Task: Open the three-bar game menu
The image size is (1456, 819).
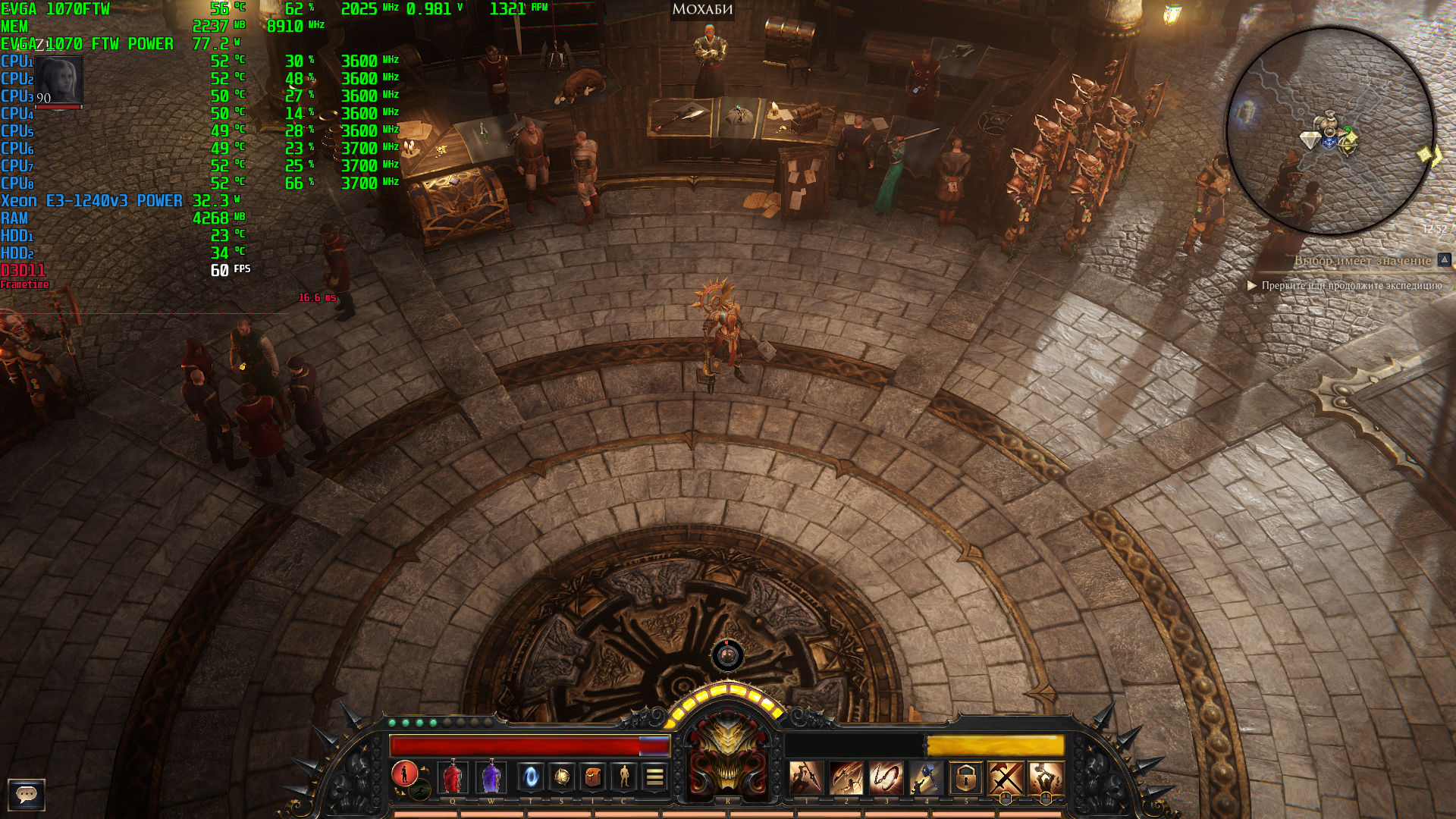Action: (x=654, y=777)
